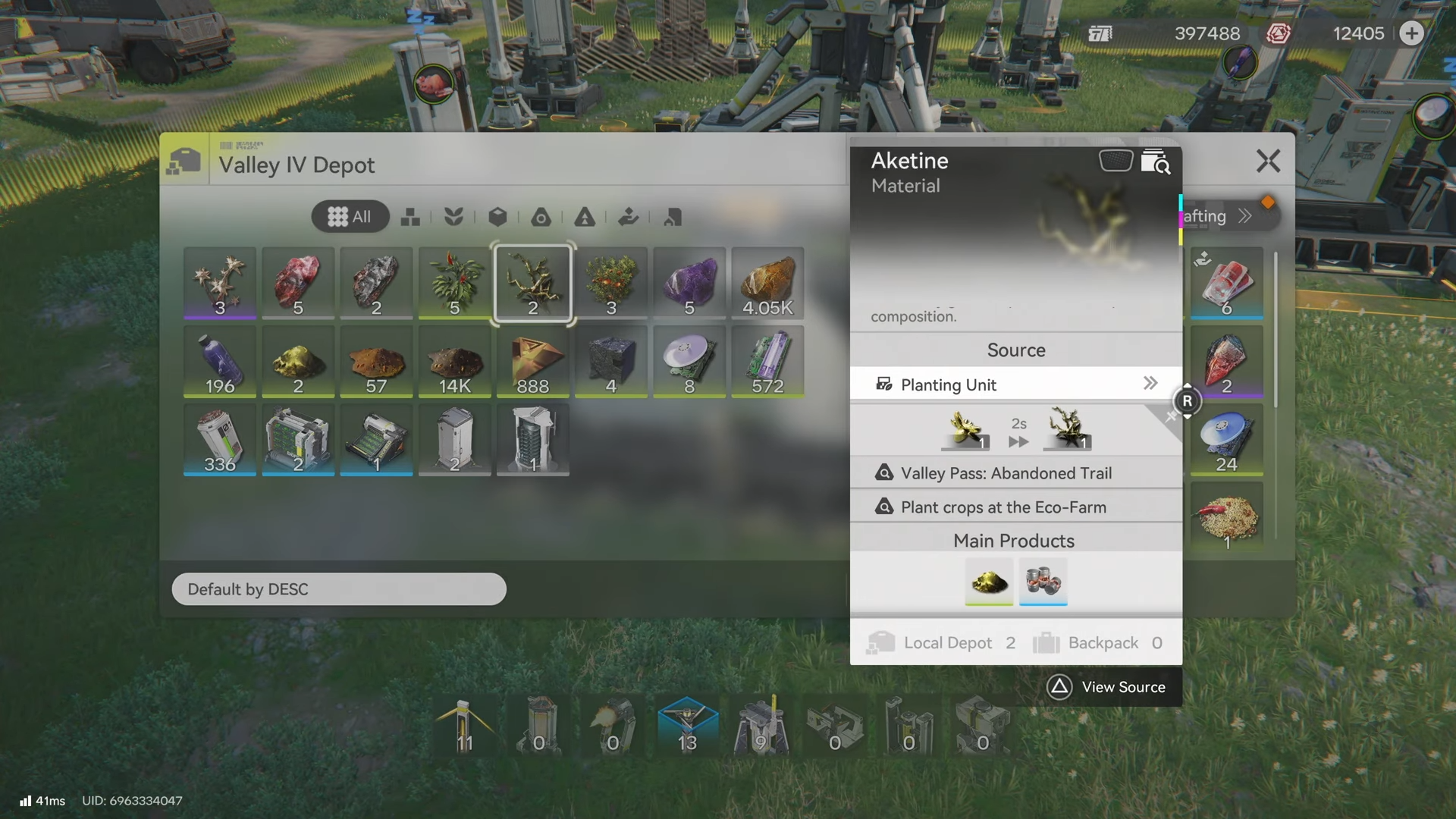Close the depot window
Viewport: 1456px width, 819px height.
coord(1268,161)
